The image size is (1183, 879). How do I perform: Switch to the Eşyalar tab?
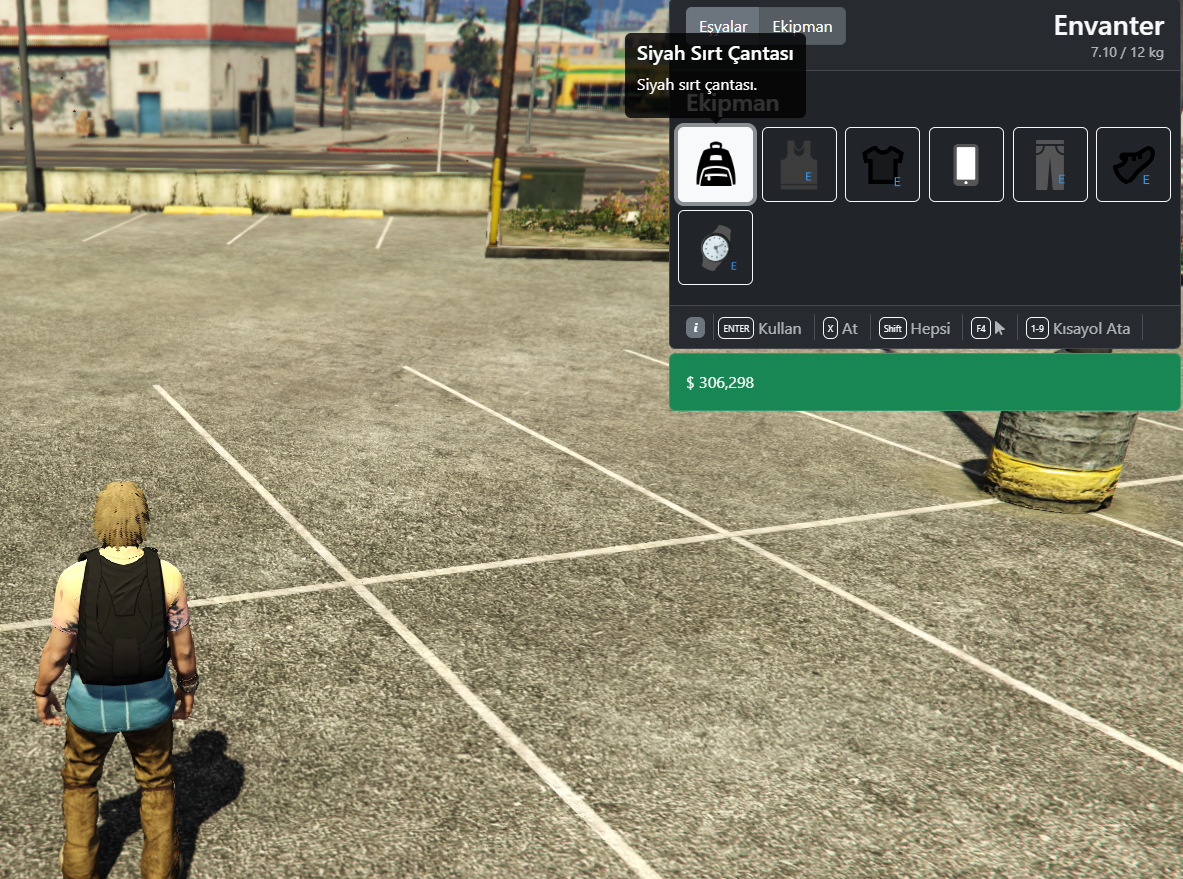723,26
